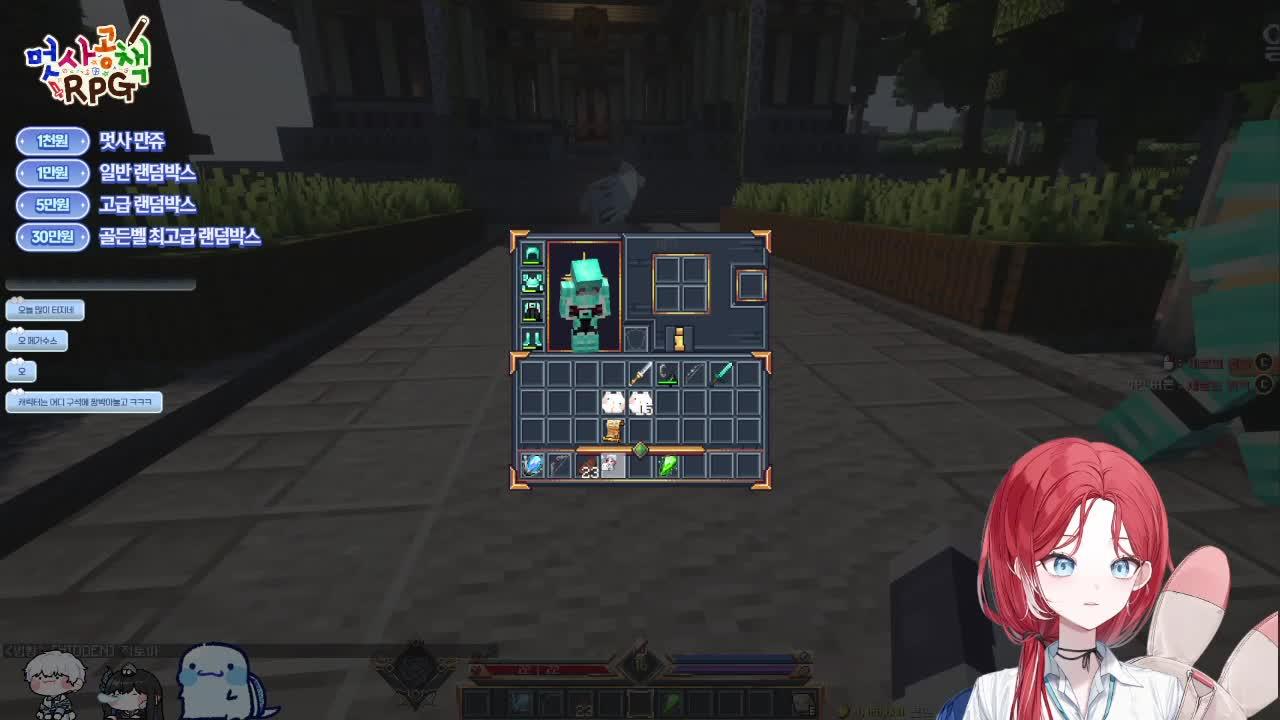Click the chestplate armor slot icon

[x=531, y=281]
